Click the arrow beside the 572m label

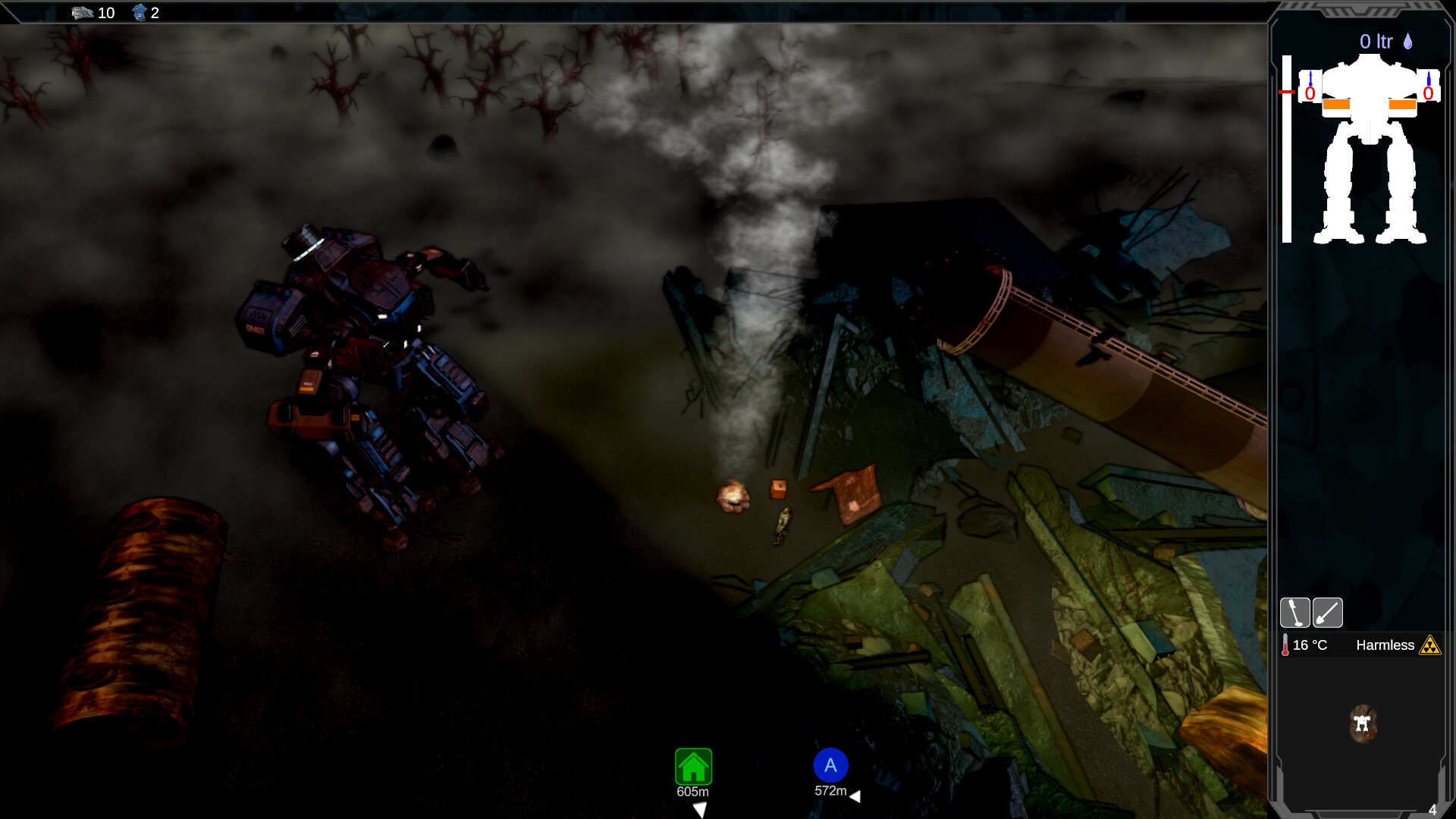coord(856,796)
